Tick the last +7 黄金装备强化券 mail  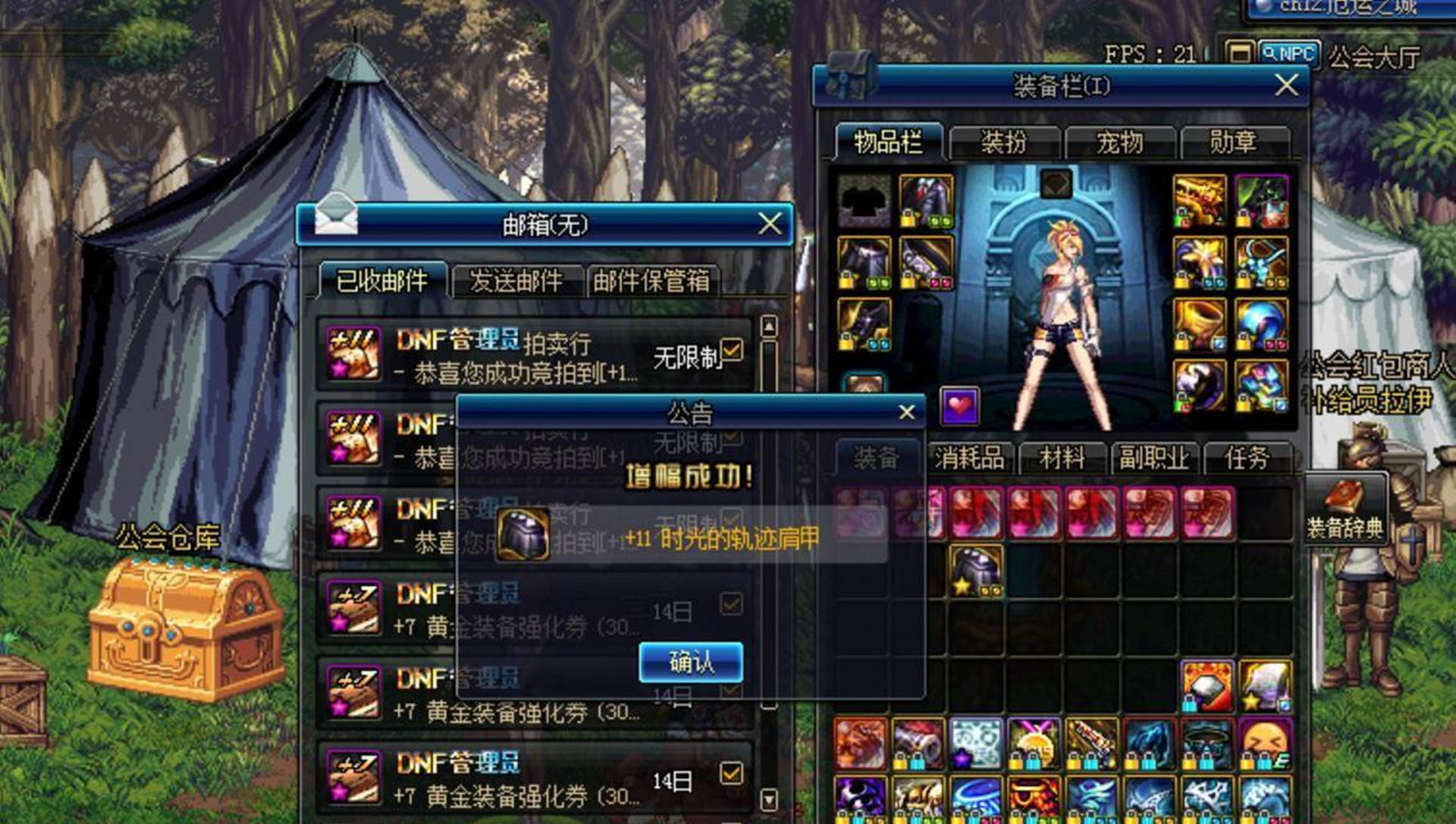(731, 773)
